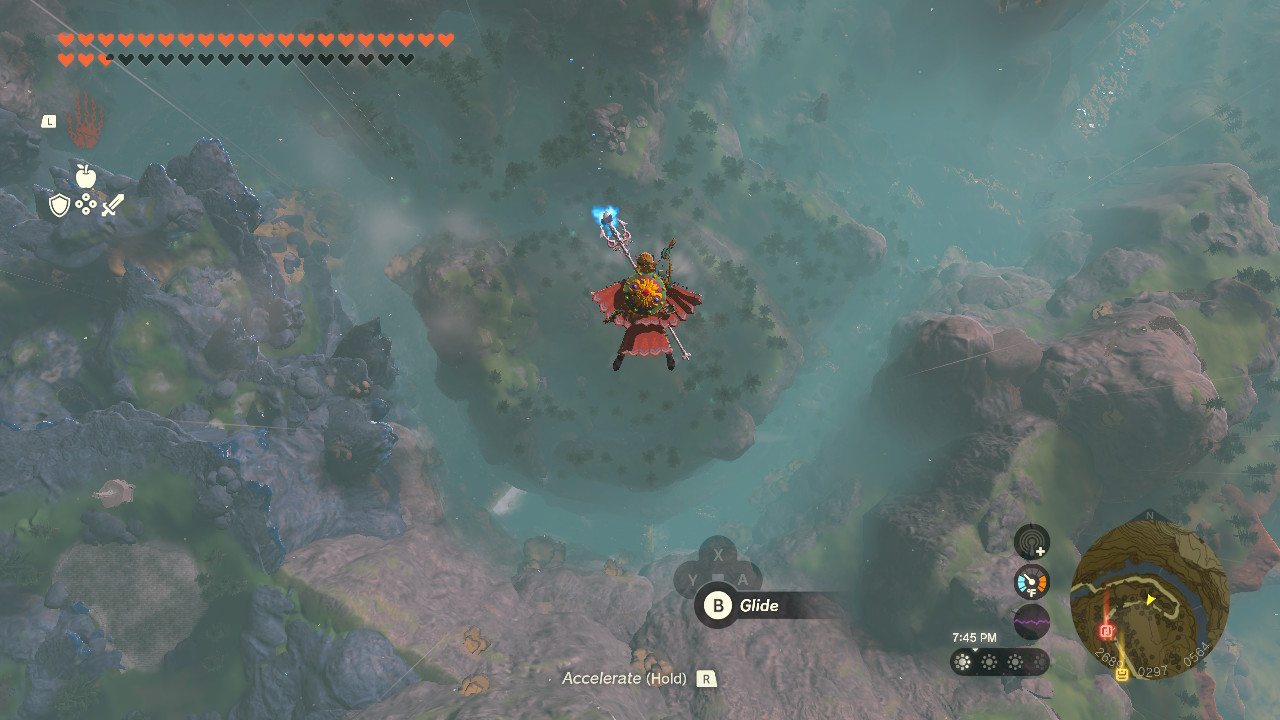Choose the sword weapon quick-select icon
The height and width of the screenshot is (720, 1280).
pos(112,206)
